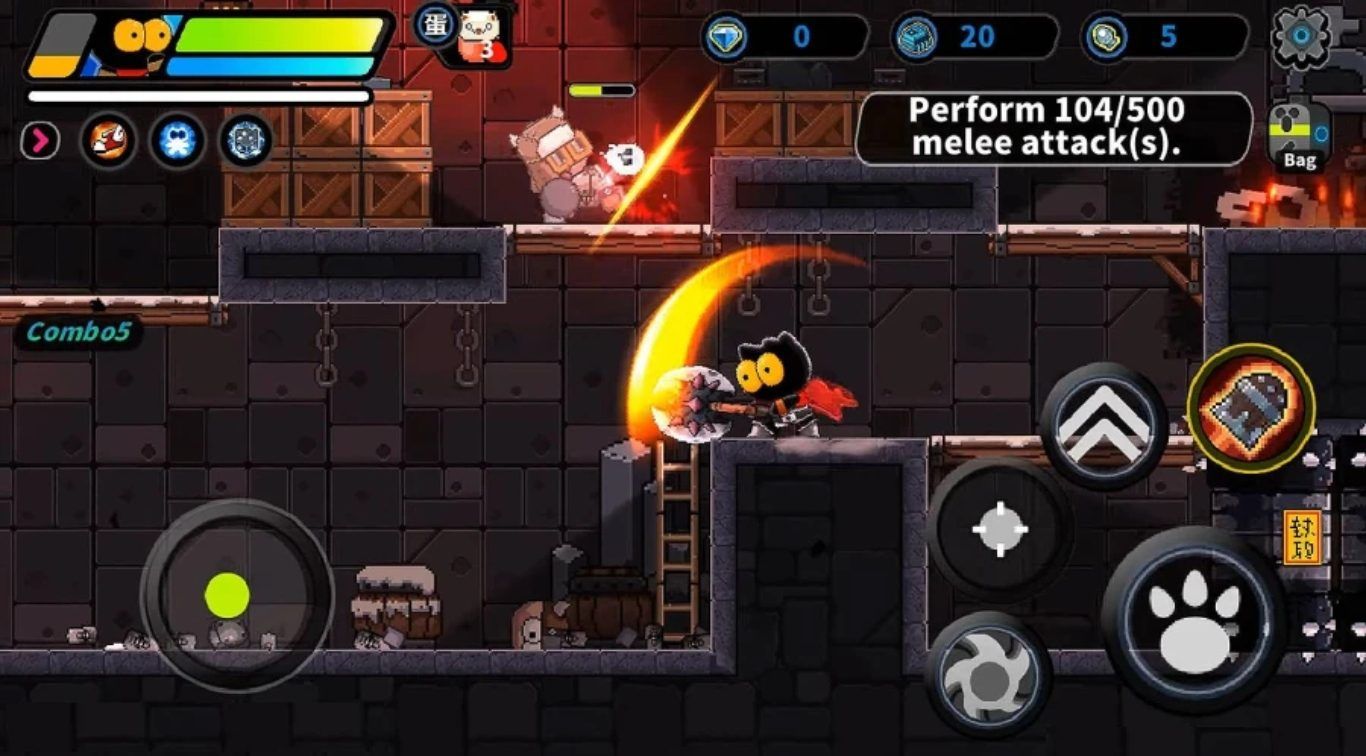This screenshot has height=756, width=1366.
Task: Hit the double-chevron jump button
Action: click(x=1103, y=425)
